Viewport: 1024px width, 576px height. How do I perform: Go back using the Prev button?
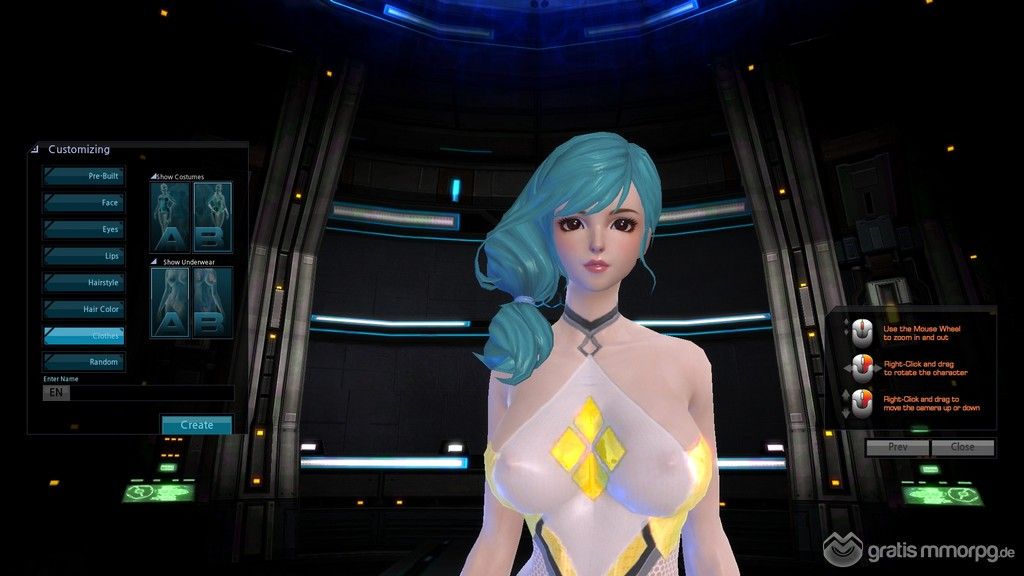(897, 447)
